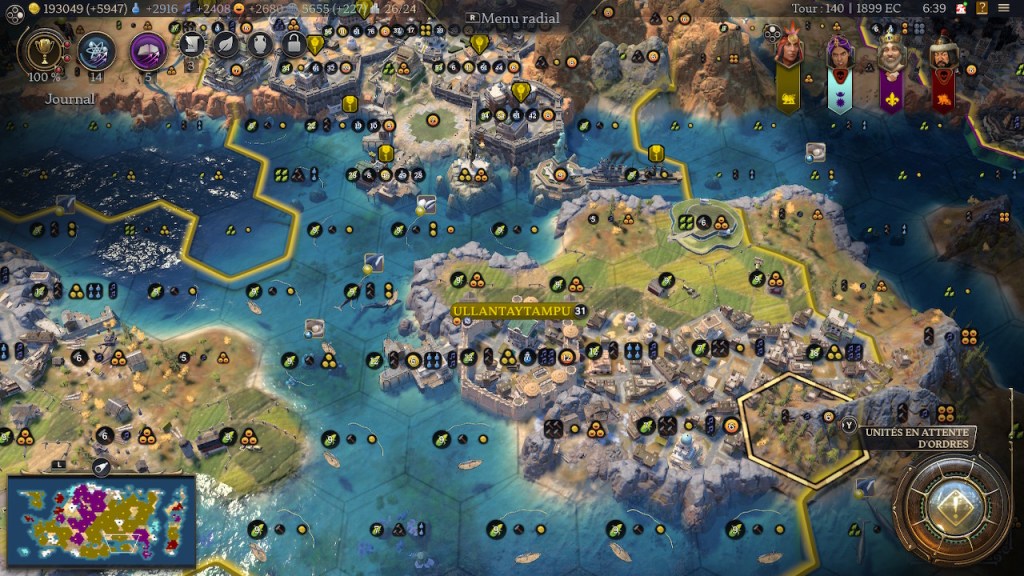
Task: Open the leaf resources icon
Action: click(x=226, y=43)
